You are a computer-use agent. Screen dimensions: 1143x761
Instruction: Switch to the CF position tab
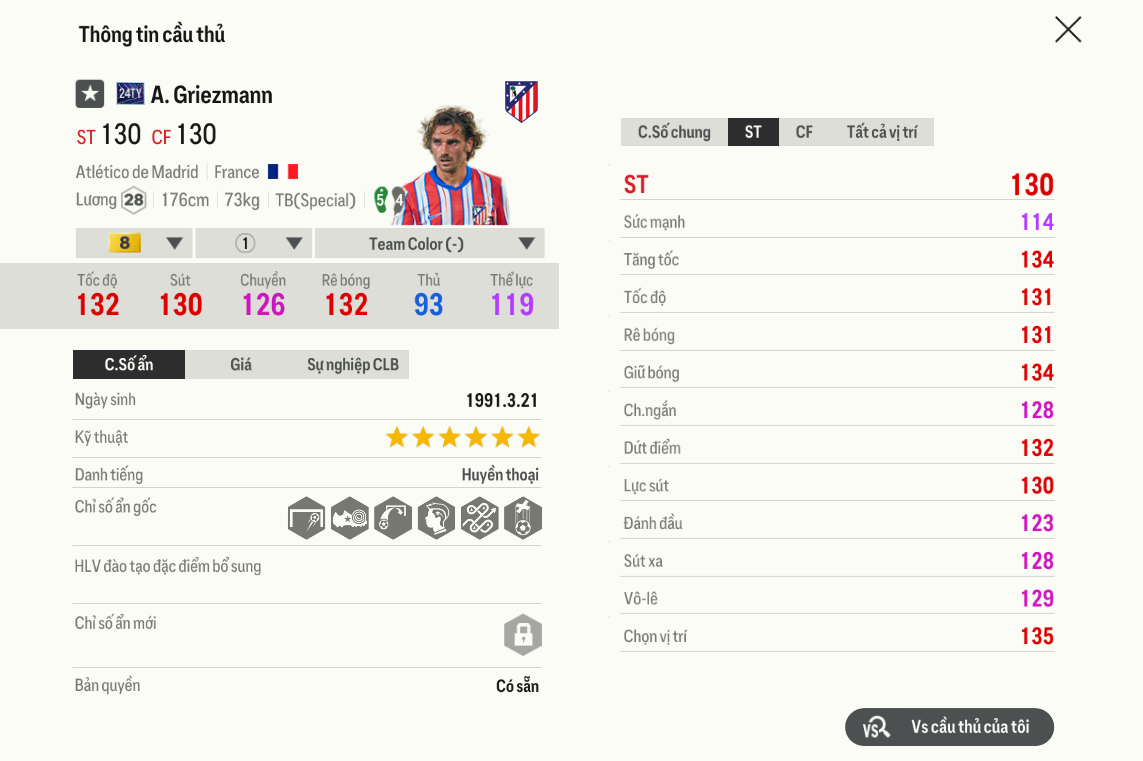804,132
